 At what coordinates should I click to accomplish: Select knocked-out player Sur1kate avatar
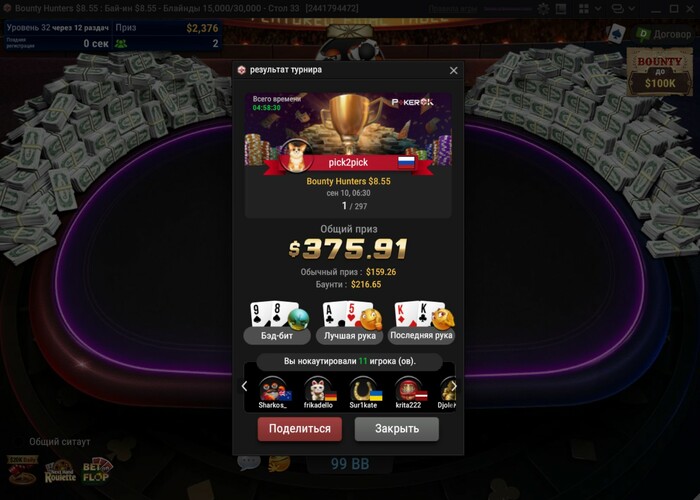pyautogui.click(x=362, y=388)
